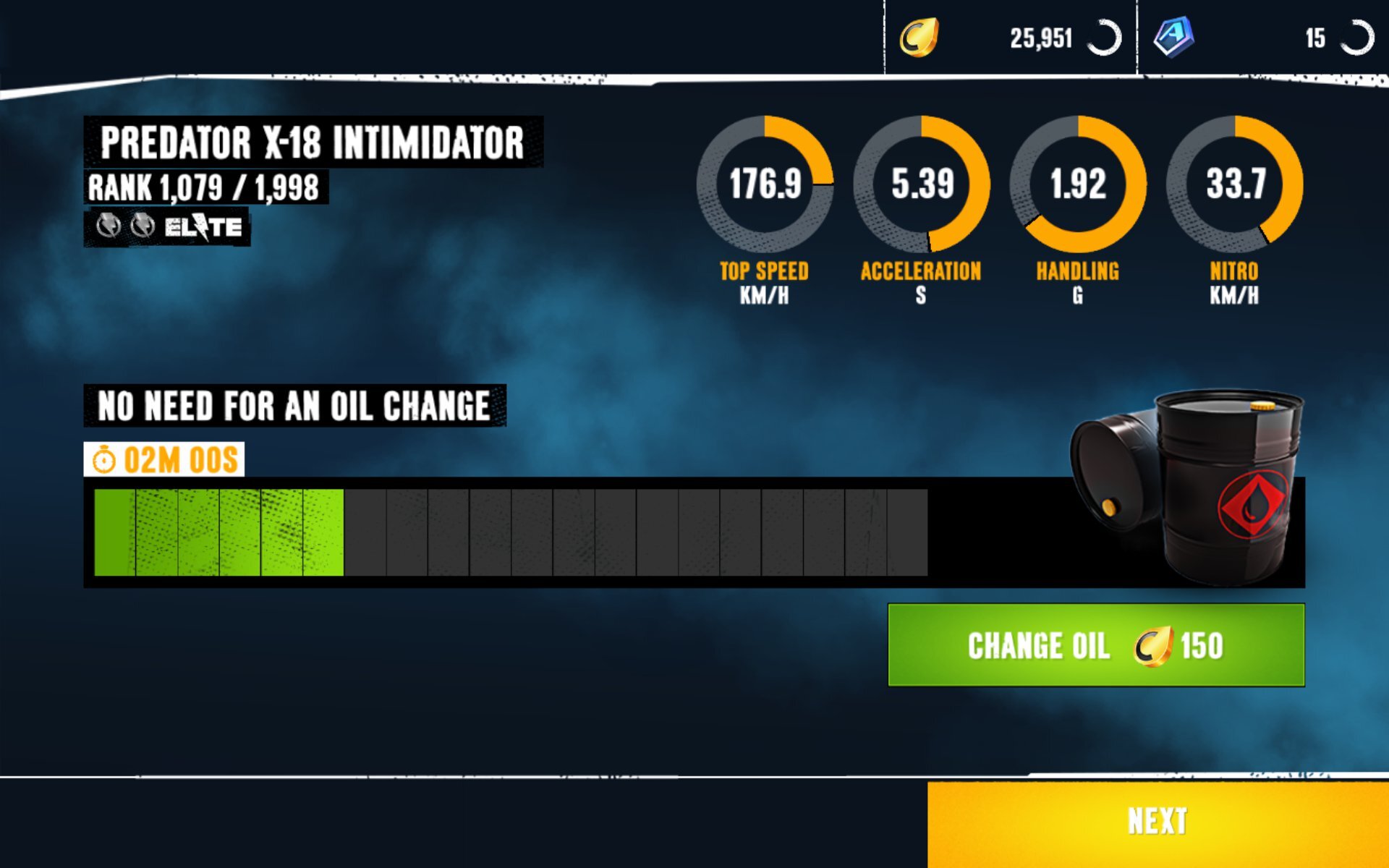Click the RANK 1,079 / 1,998 label
The height and width of the screenshot is (868, 1389).
(x=205, y=187)
